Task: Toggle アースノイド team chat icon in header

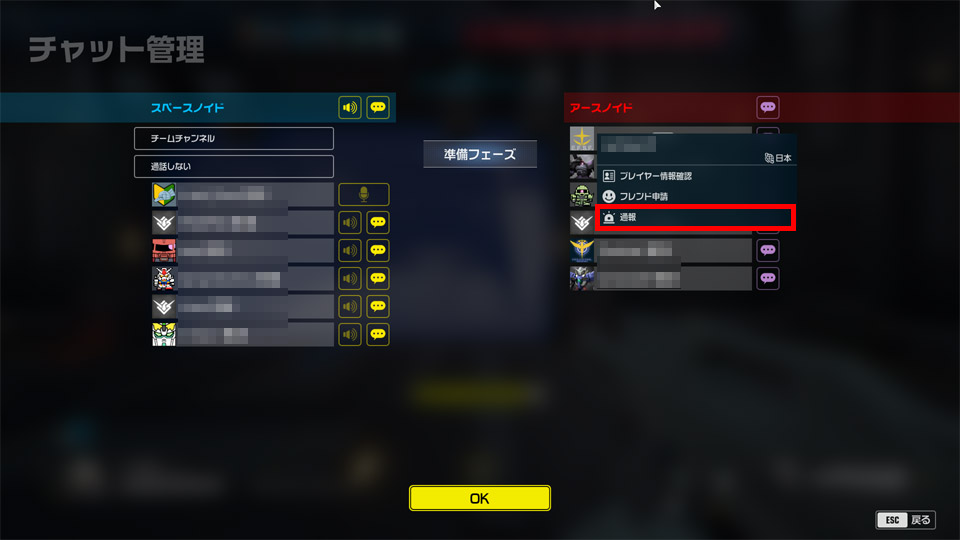Action: coord(768,107)
